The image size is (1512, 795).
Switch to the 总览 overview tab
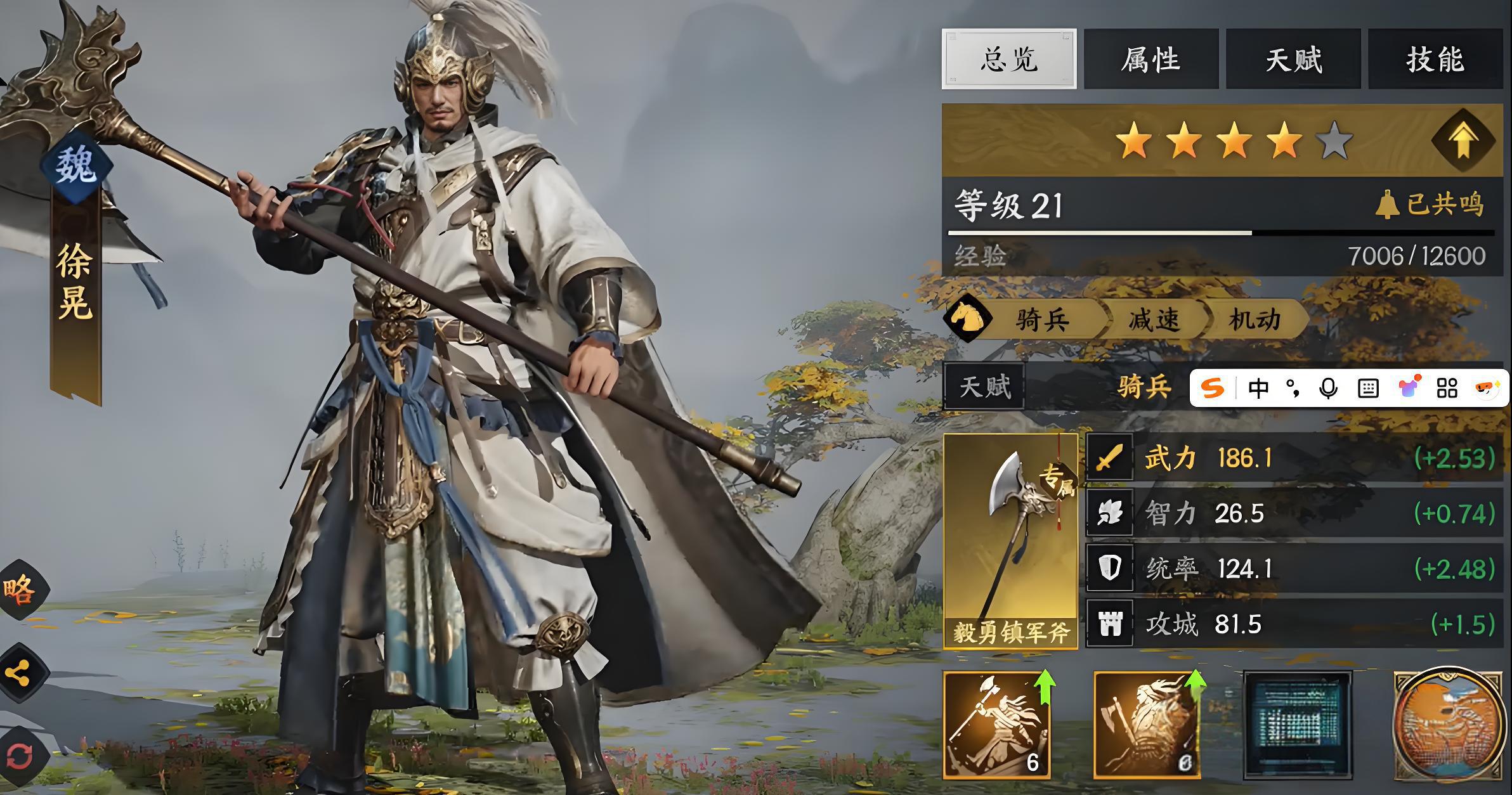(x=1008, y=59)
